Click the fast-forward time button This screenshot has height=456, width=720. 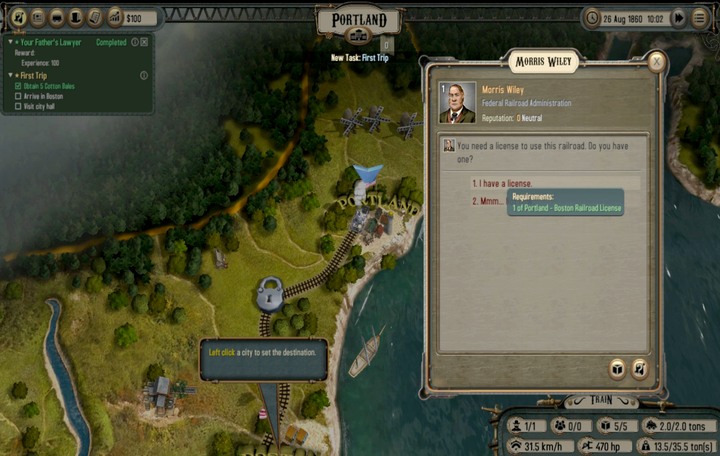[x=678, y=17]
